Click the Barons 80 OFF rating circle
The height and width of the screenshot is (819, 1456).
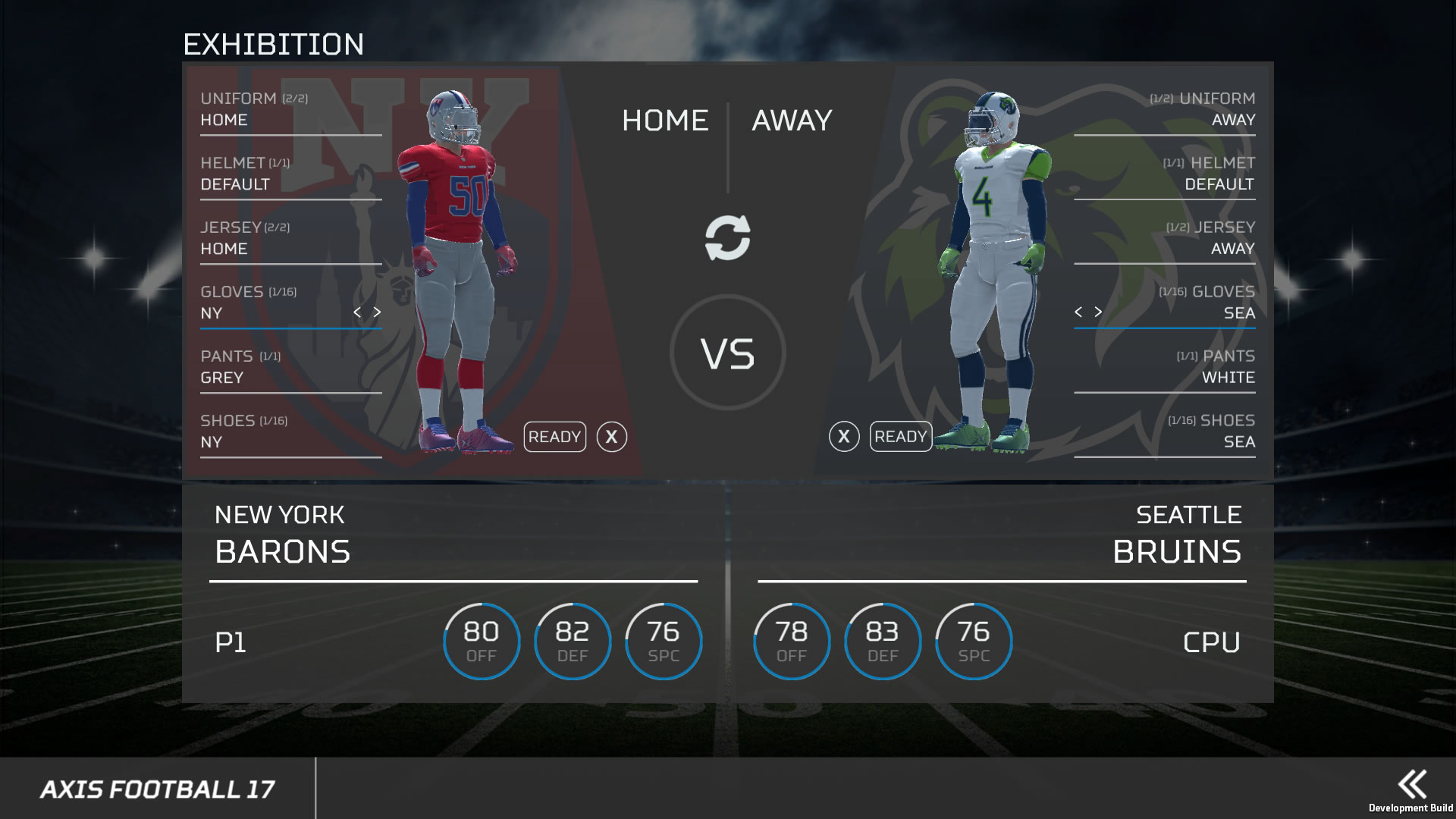point(481,641)
